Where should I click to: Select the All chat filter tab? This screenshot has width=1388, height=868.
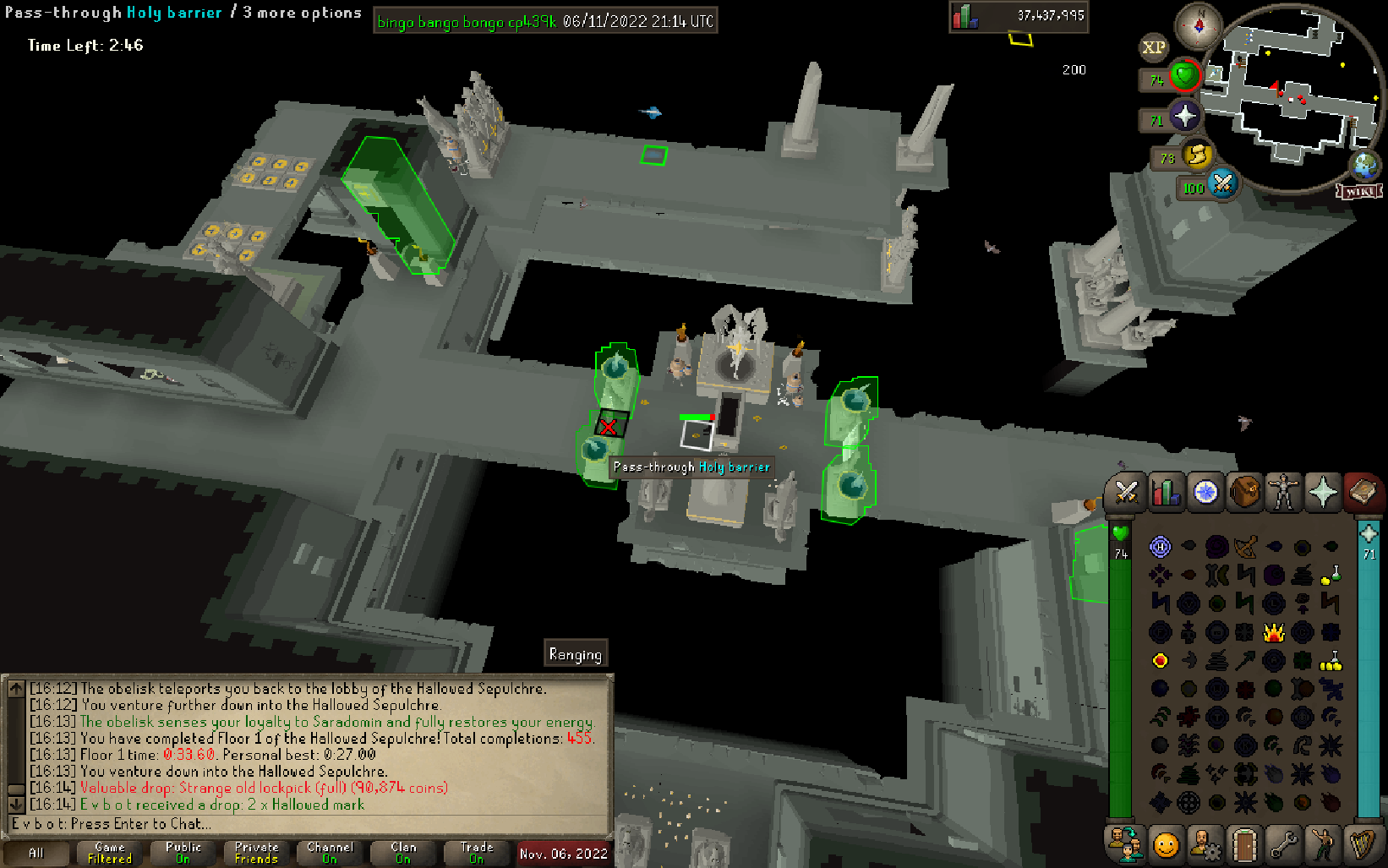(36, 853)
